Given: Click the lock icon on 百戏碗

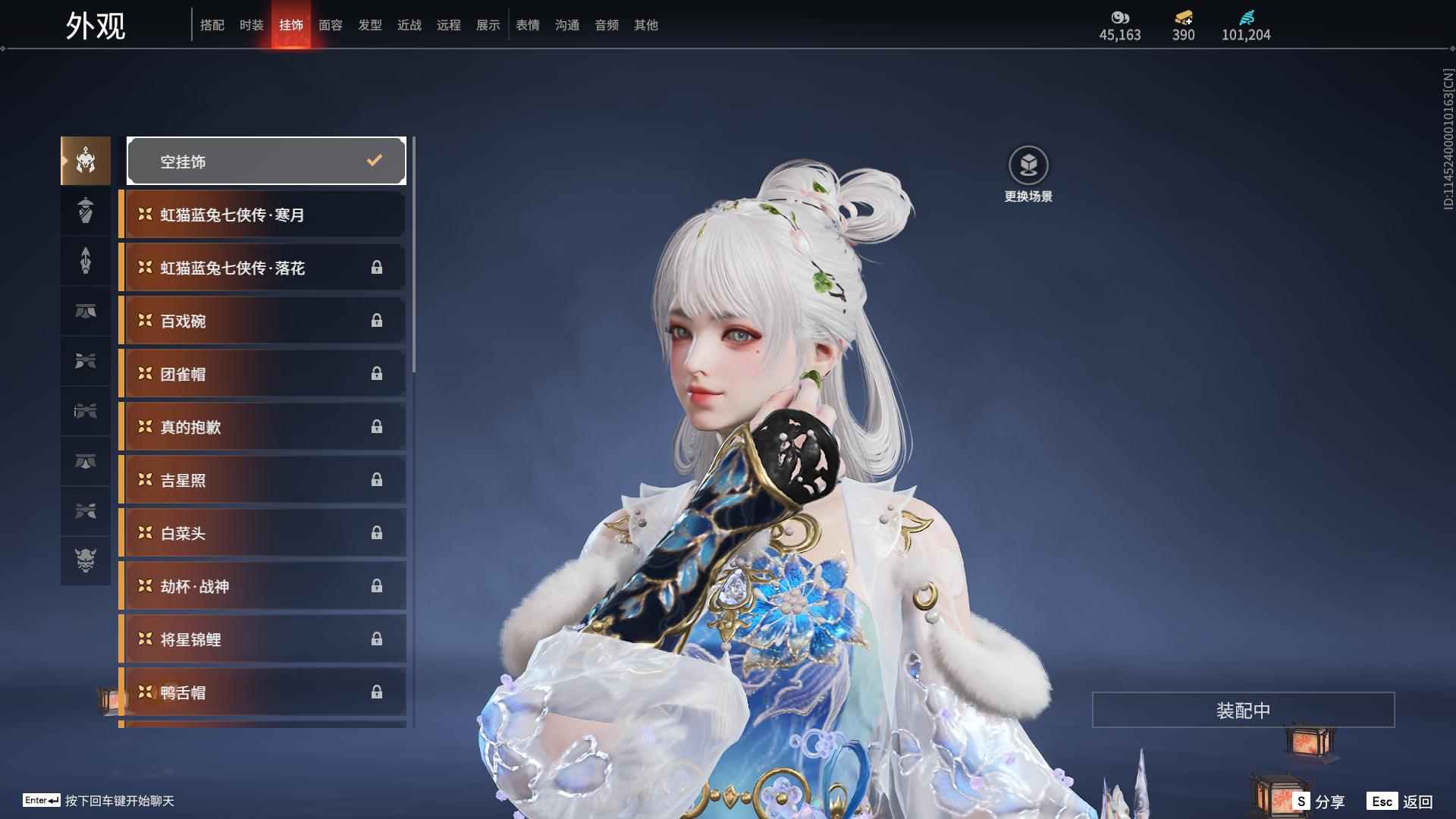Looking at the screenshot, I should [377, 320].
